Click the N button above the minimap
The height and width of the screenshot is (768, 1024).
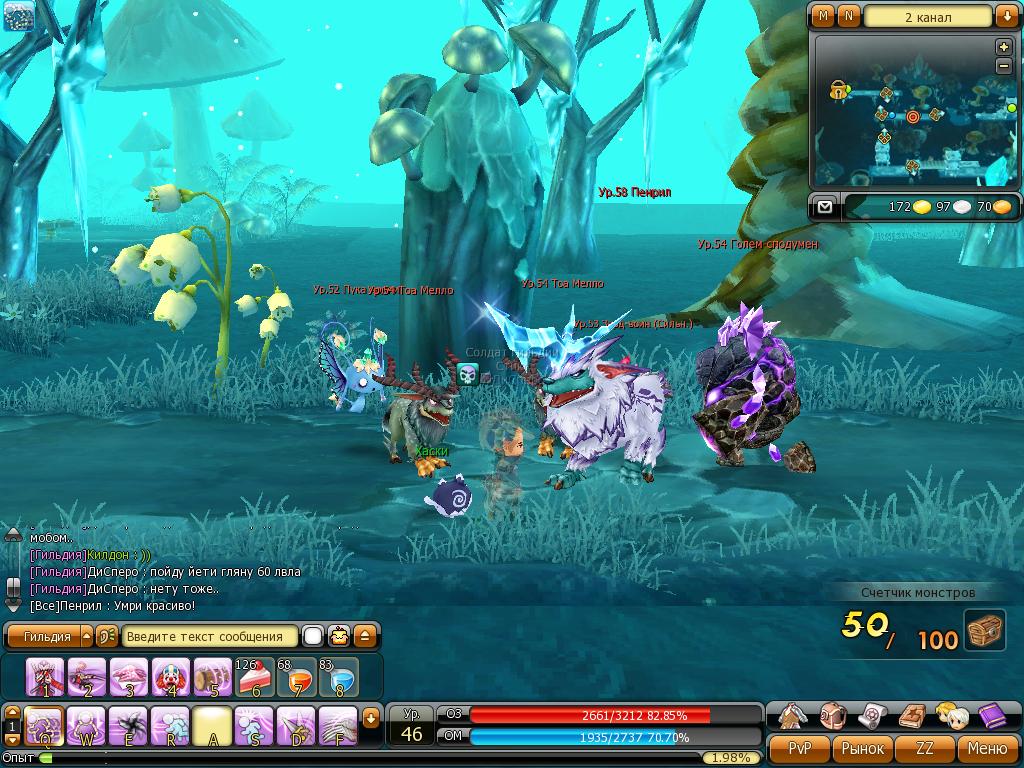[x=848, y=16]
